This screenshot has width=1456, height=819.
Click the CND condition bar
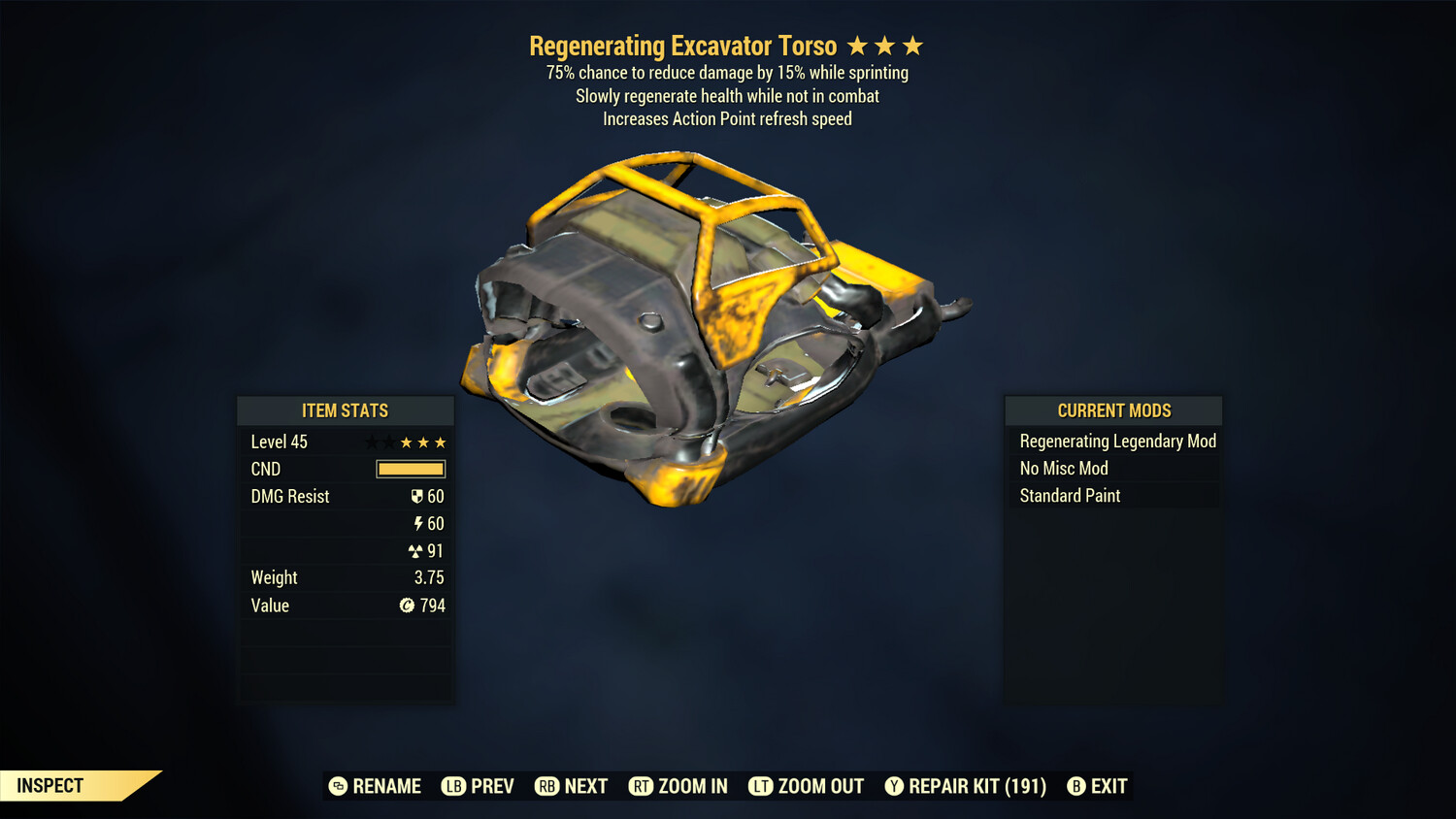[x=411, y=469]
